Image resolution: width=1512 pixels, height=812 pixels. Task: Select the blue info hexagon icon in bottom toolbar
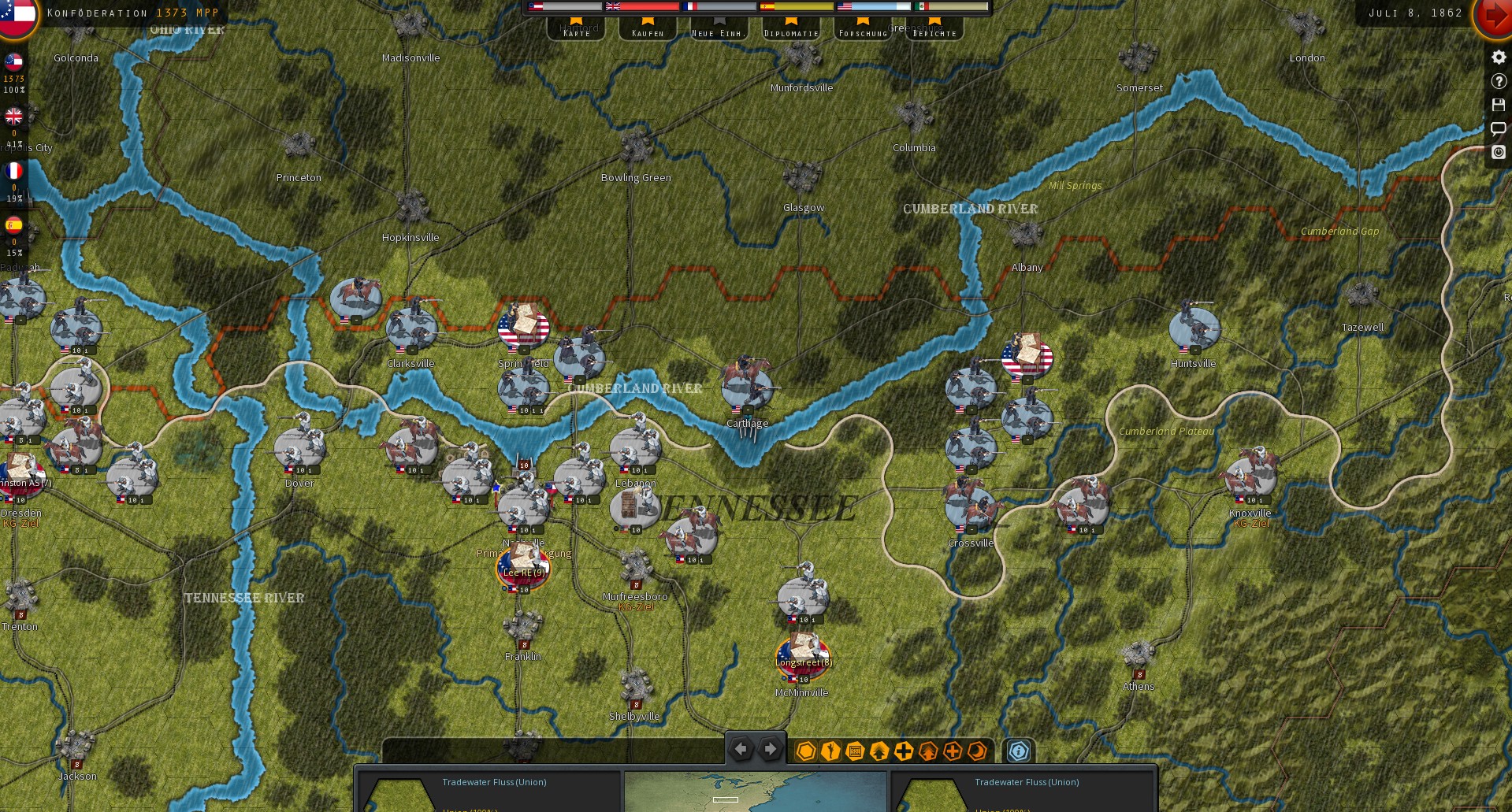pos(1018,752)
